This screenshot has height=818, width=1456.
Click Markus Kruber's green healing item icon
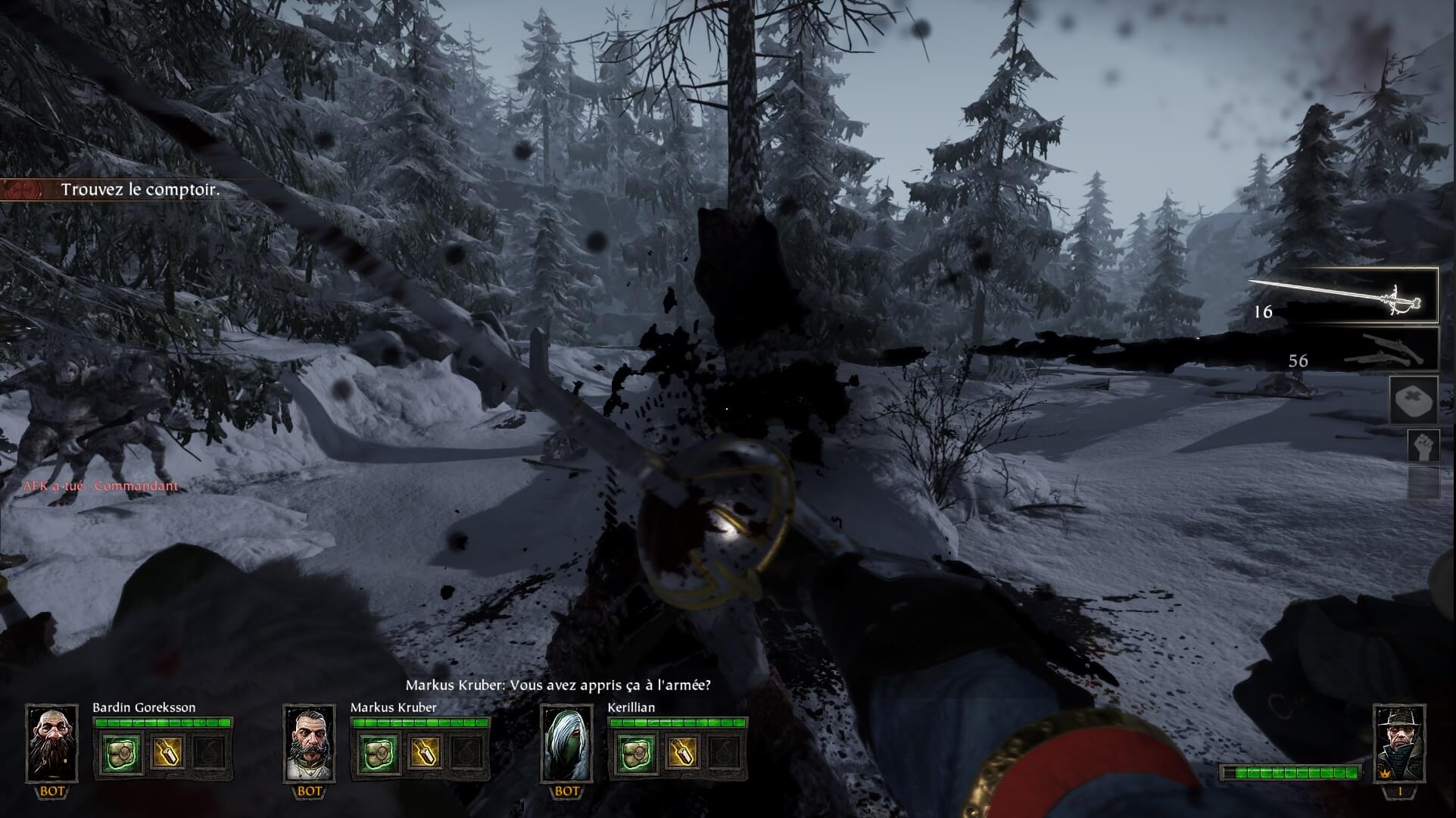379,753
